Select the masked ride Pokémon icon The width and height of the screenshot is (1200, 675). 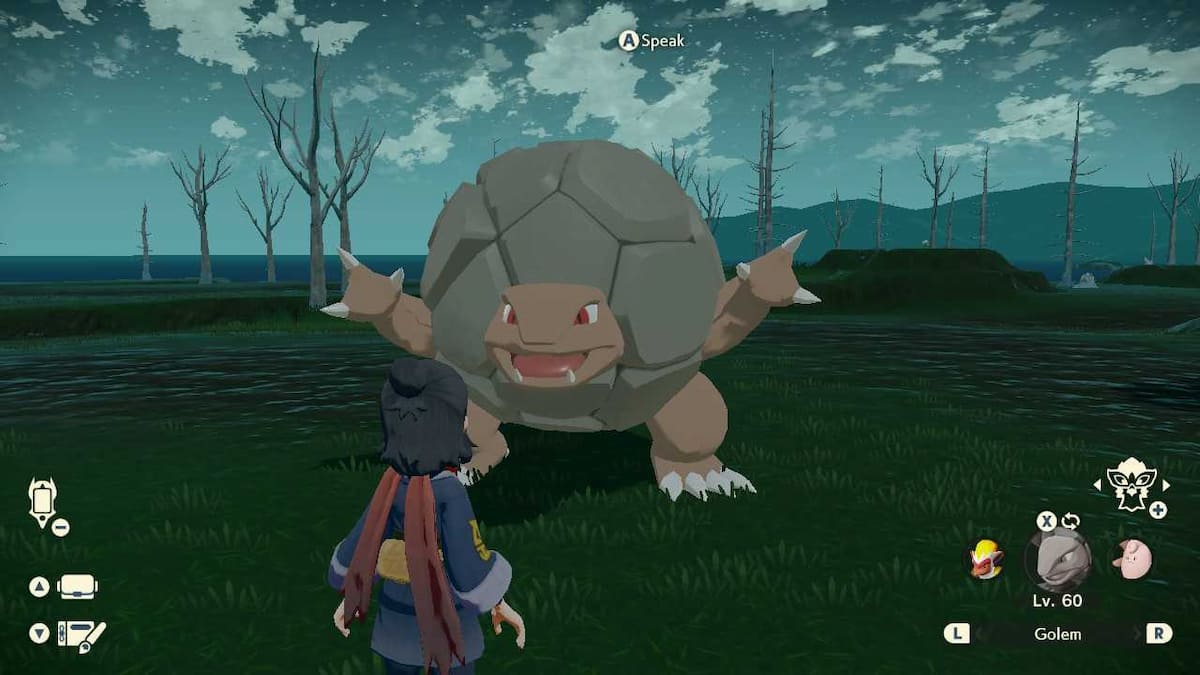[1130, 485]
